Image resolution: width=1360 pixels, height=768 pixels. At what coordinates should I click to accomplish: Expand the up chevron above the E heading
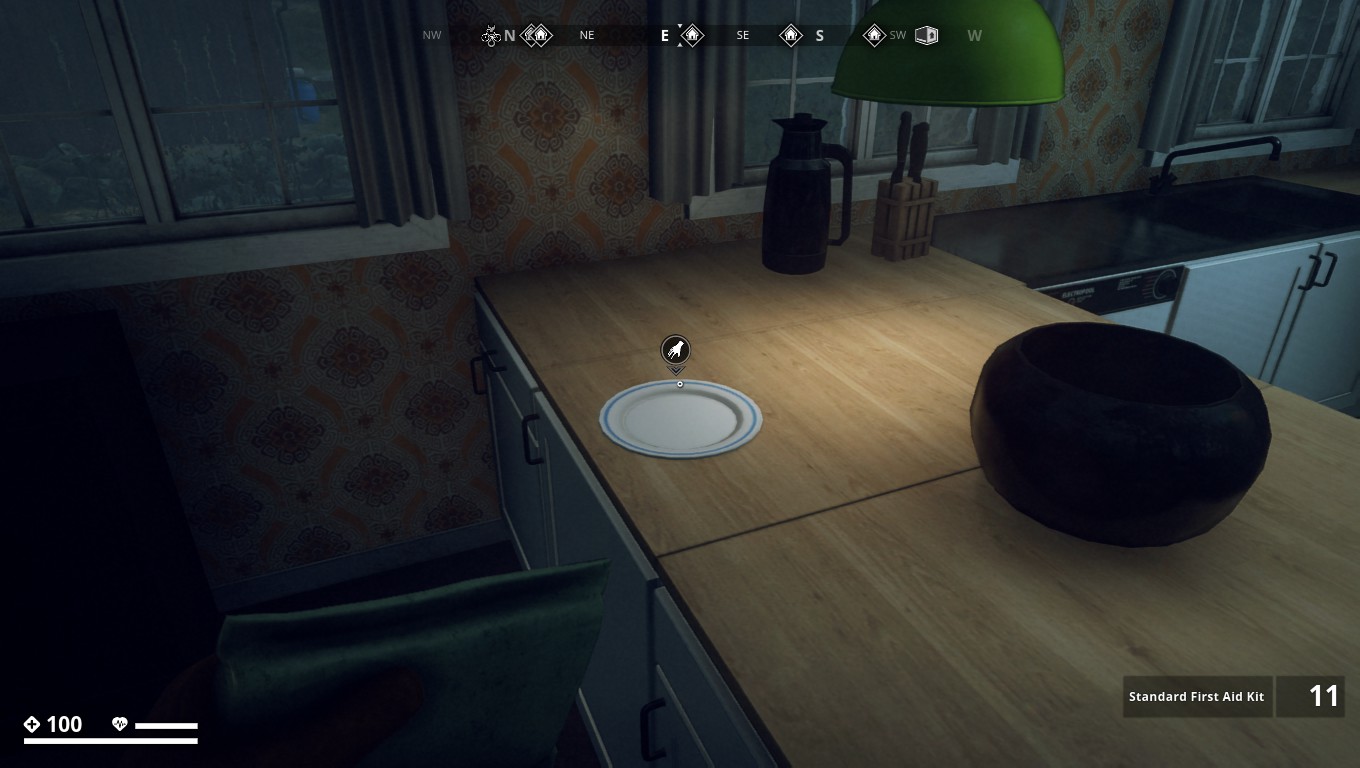tap(679, 26)
